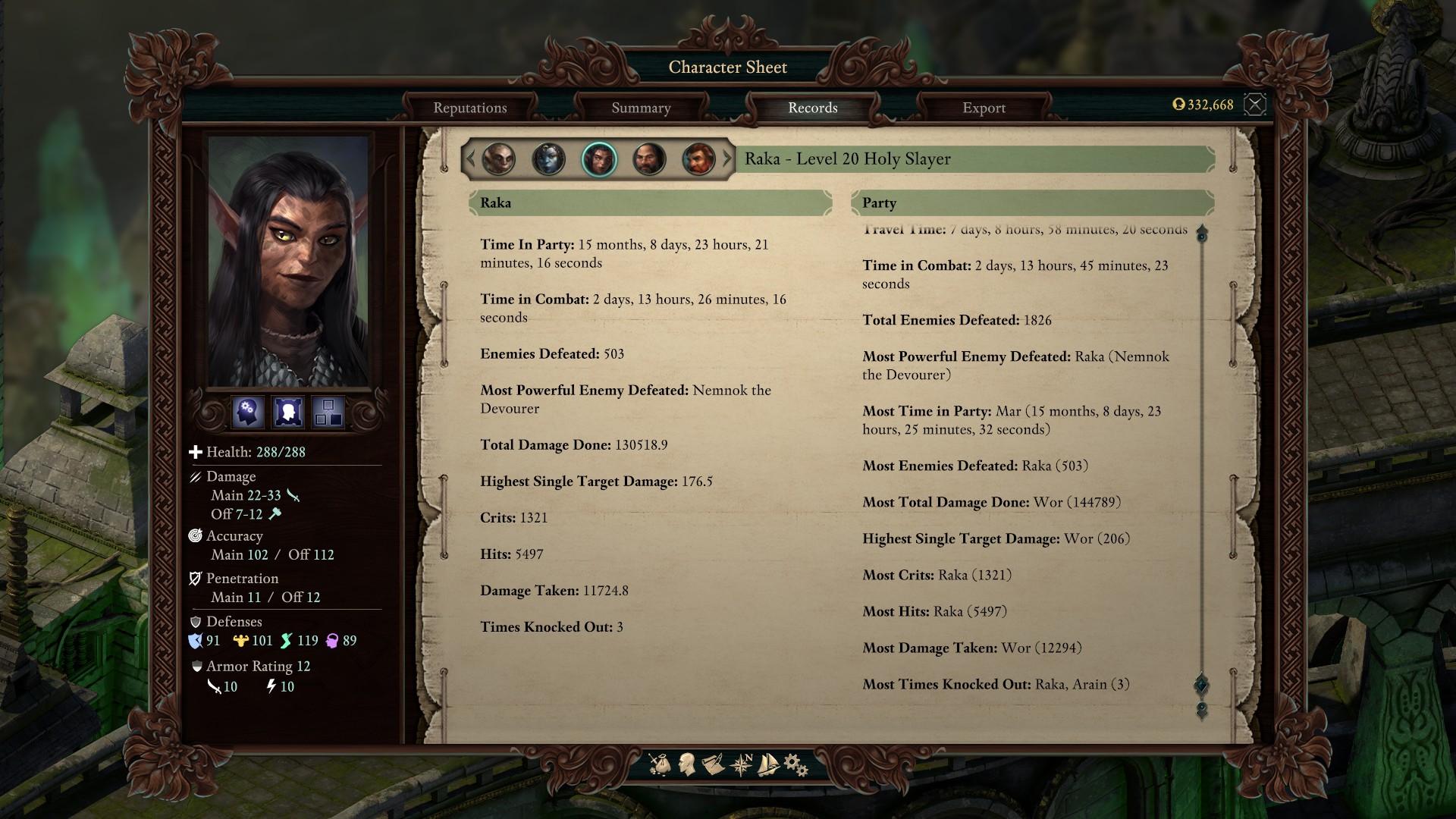Screen dimensions: 1456x819
Task: Switch to the Reputations tab
Action: coord(470,108)
